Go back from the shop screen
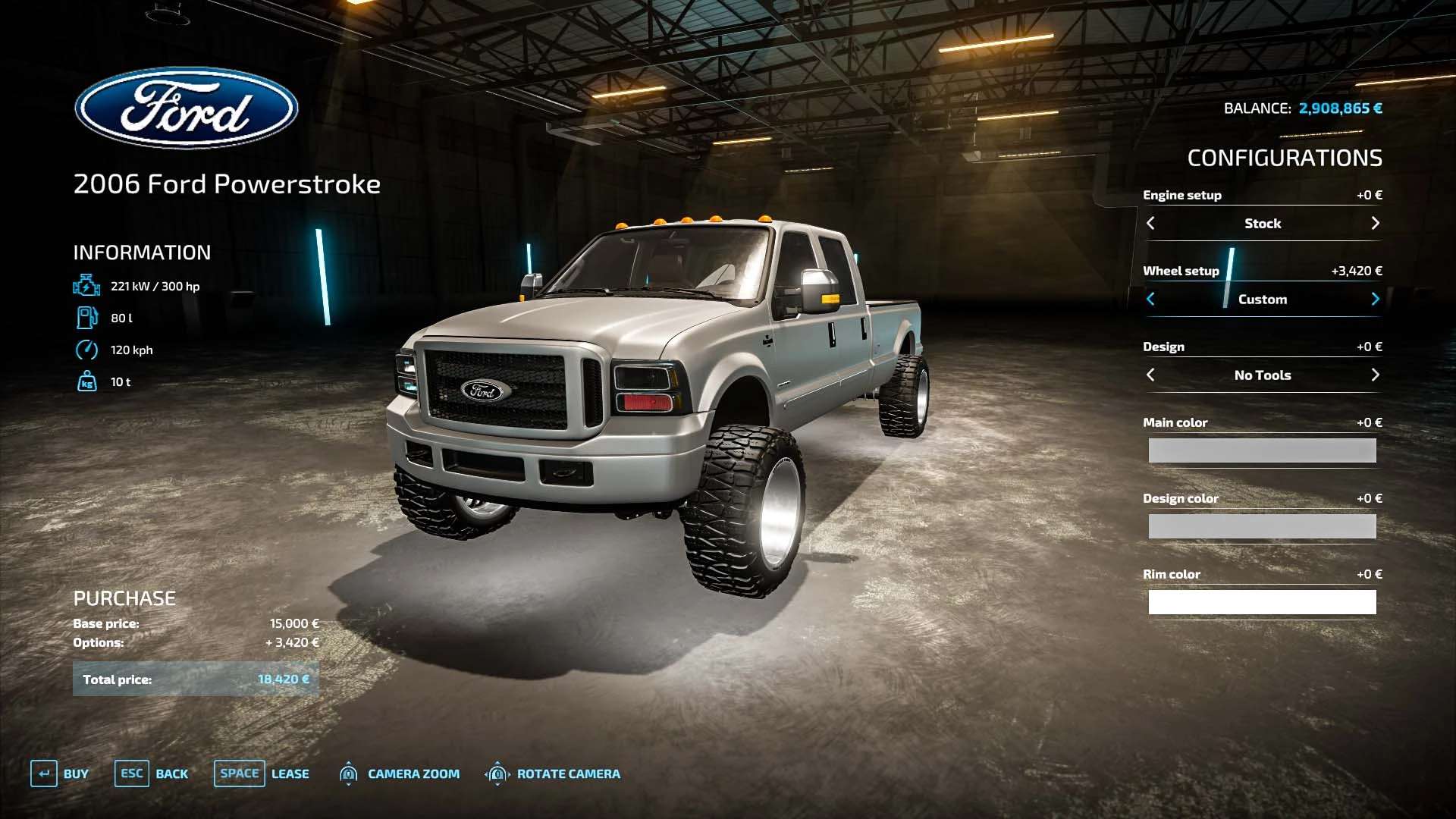1456x819 pixels. [x=151, y=773]
